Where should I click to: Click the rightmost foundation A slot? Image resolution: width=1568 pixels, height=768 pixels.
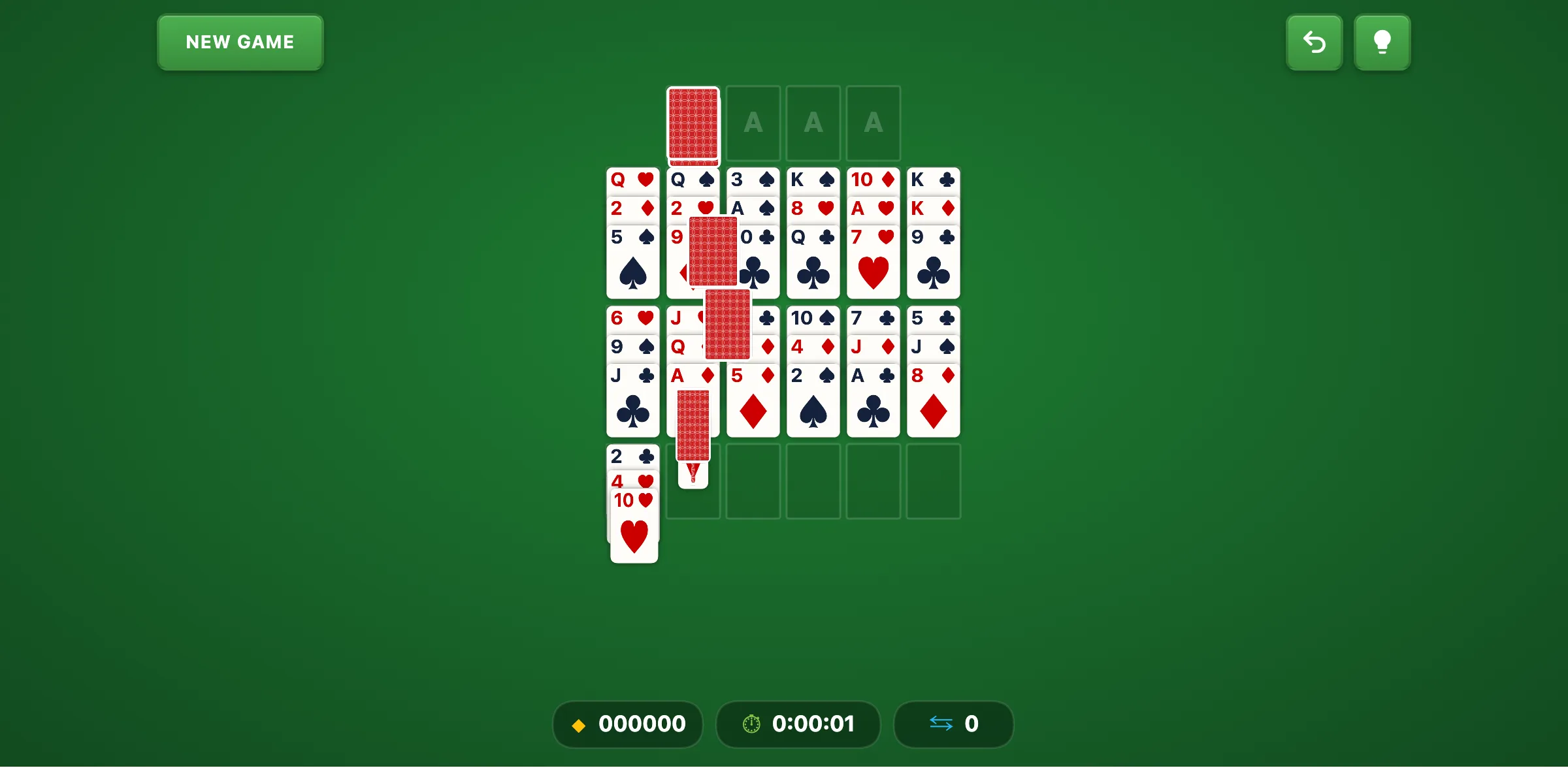pos(874,123)
